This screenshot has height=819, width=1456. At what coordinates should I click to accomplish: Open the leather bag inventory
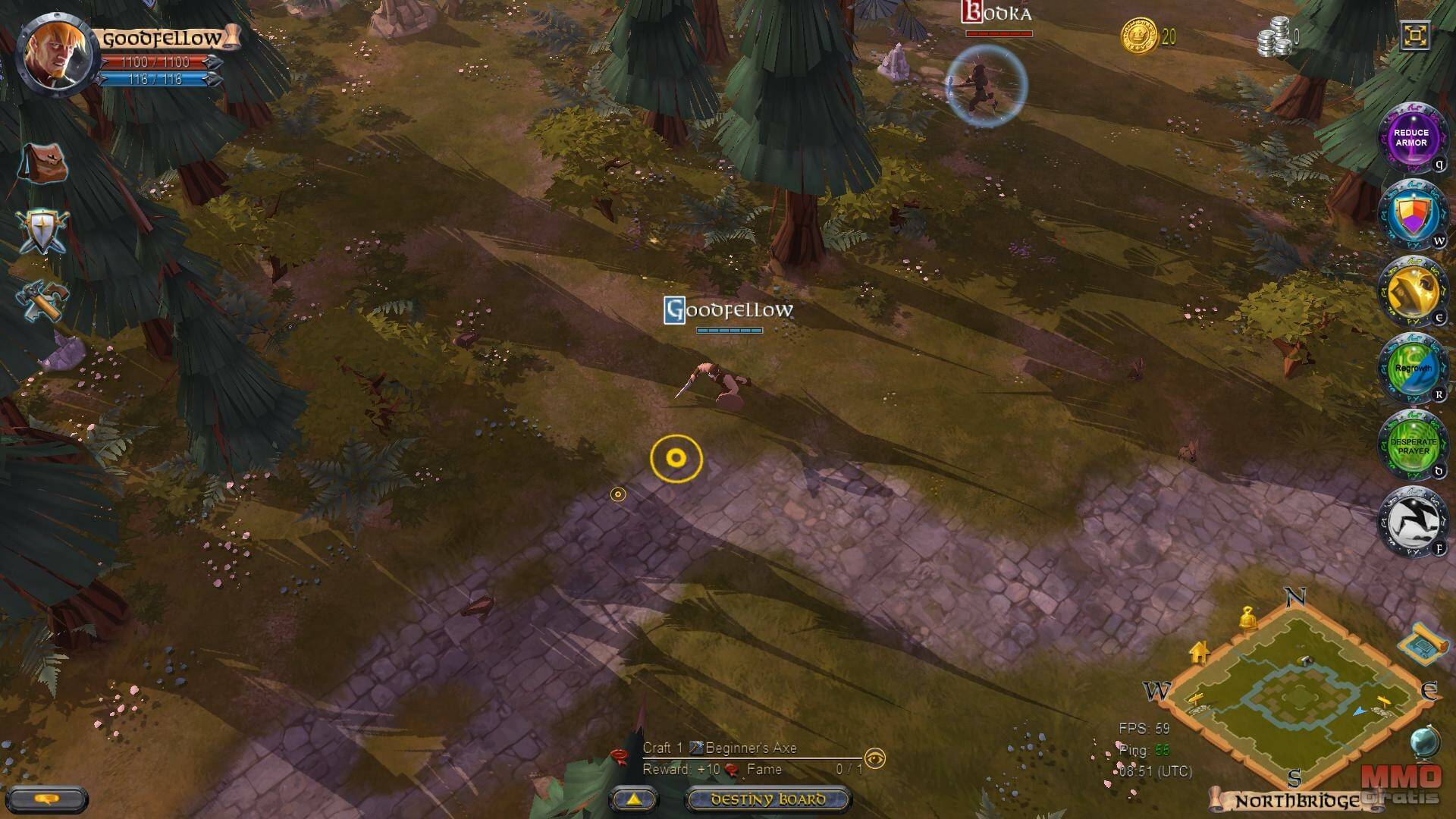point(42,162)
